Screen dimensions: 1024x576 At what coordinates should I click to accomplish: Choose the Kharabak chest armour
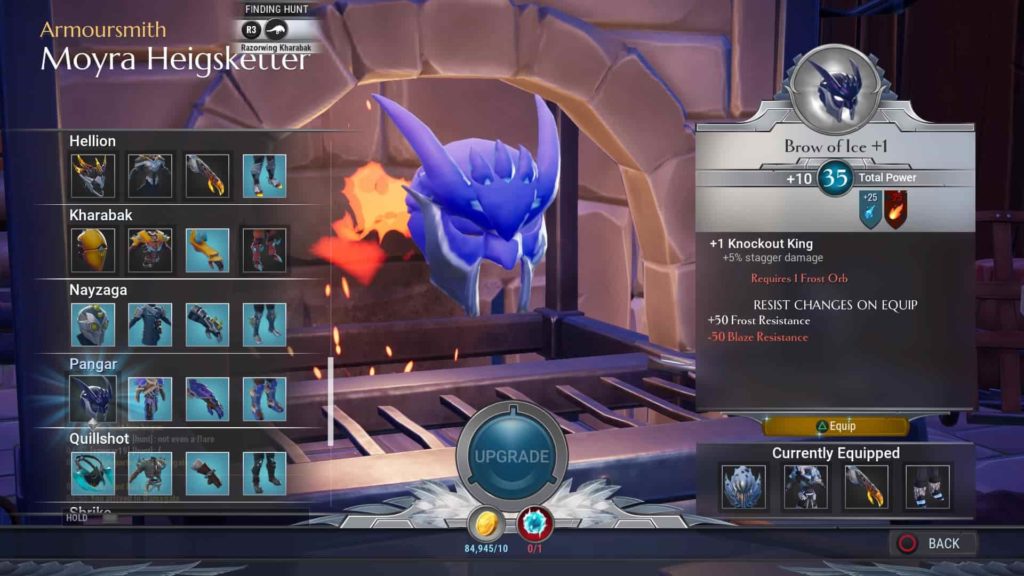(x=150, y=250)
